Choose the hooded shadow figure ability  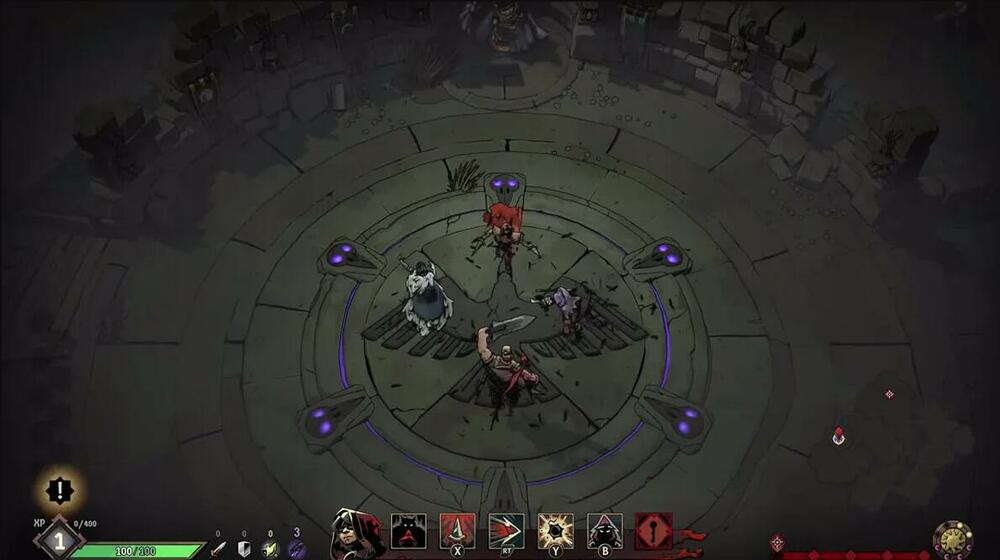604,530
